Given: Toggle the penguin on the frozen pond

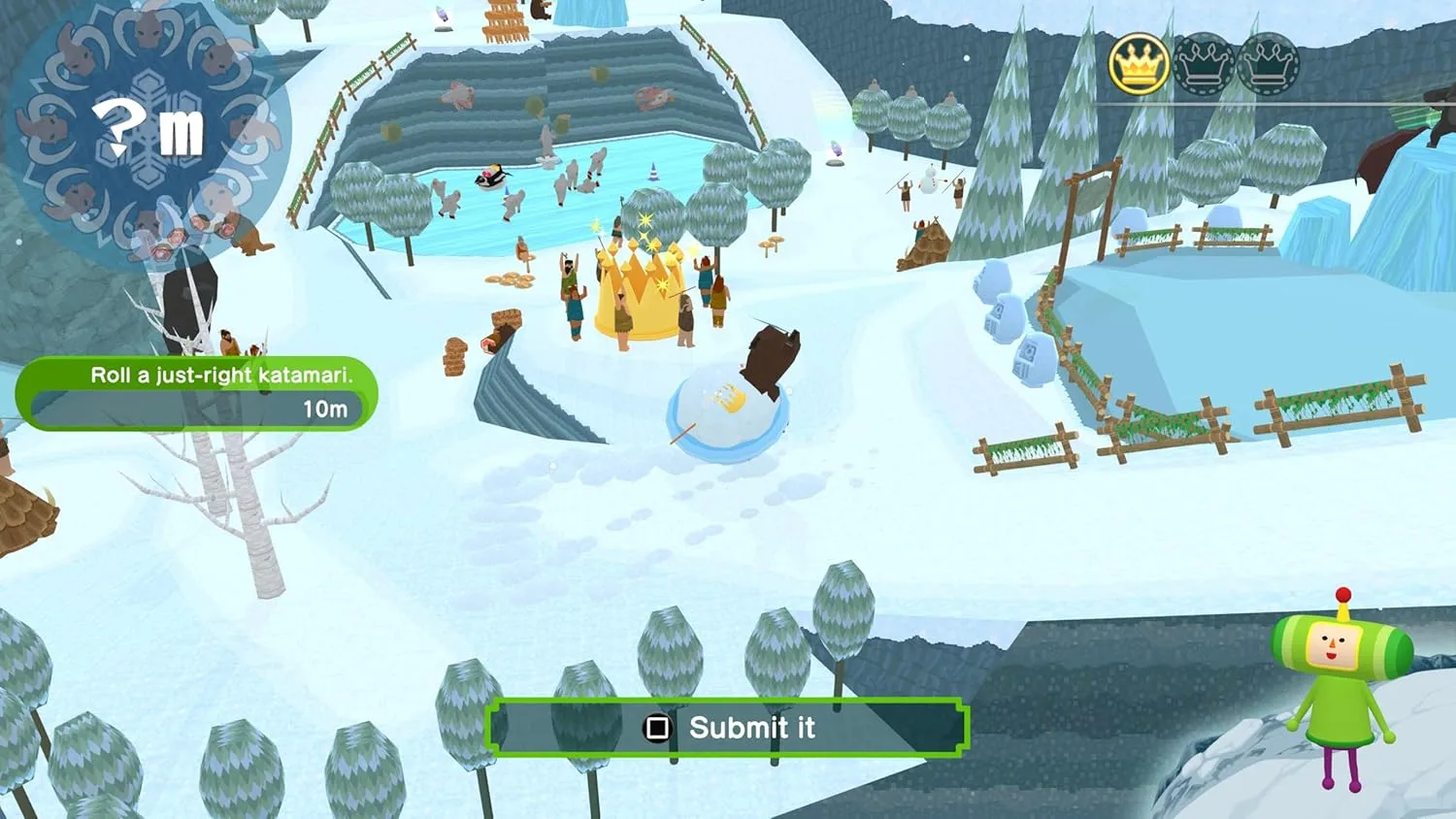Looking at the screenshot, I should pyautogui.click(x=490, y=180).
